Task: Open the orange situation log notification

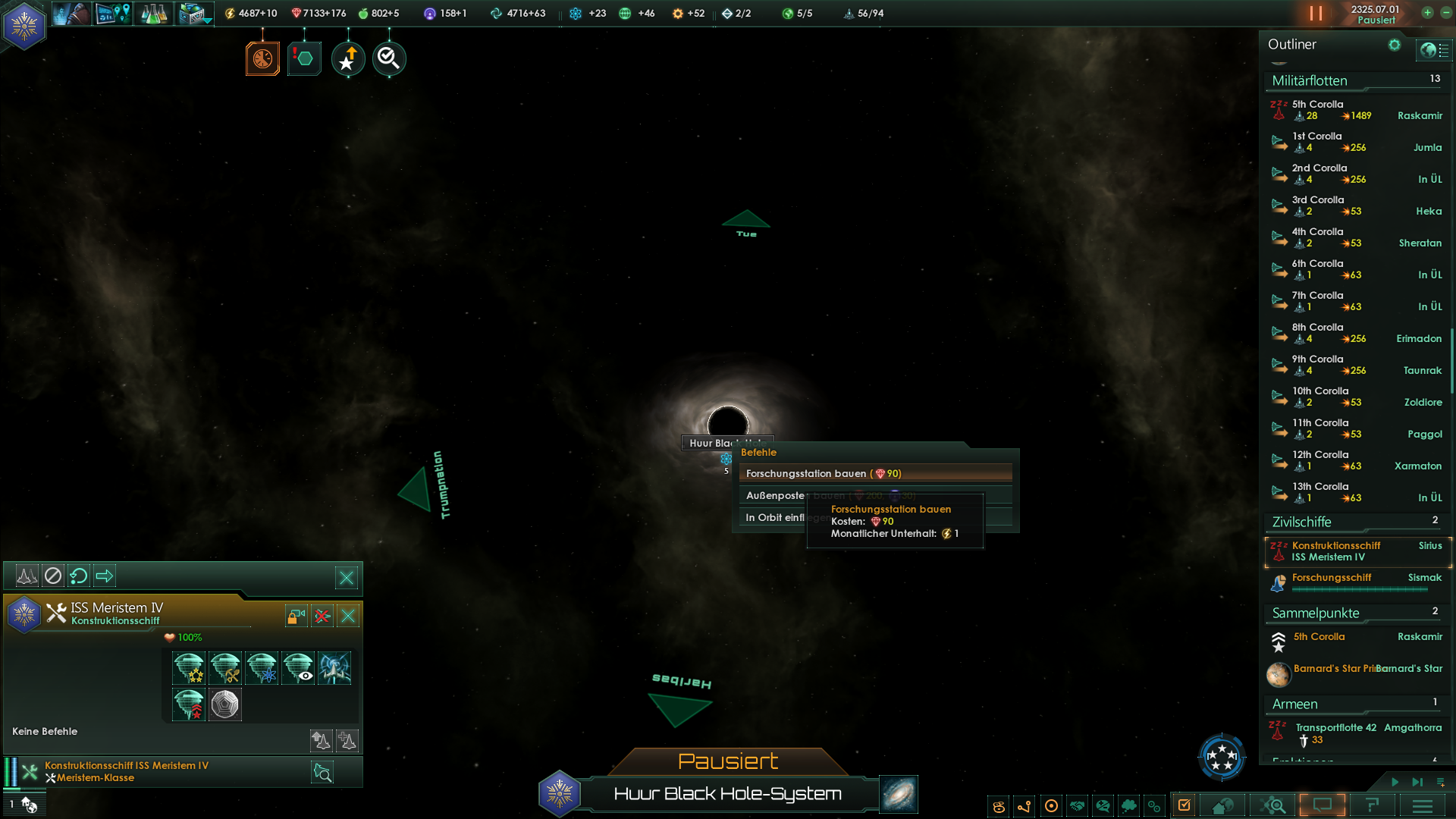Action: (x=262, y=58)
